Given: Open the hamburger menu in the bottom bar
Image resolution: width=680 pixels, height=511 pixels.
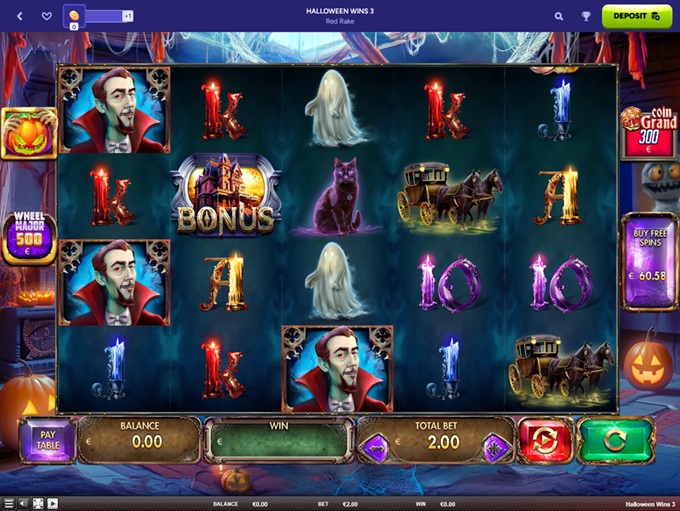Looking at the screenshot, I should coord(9,503).
